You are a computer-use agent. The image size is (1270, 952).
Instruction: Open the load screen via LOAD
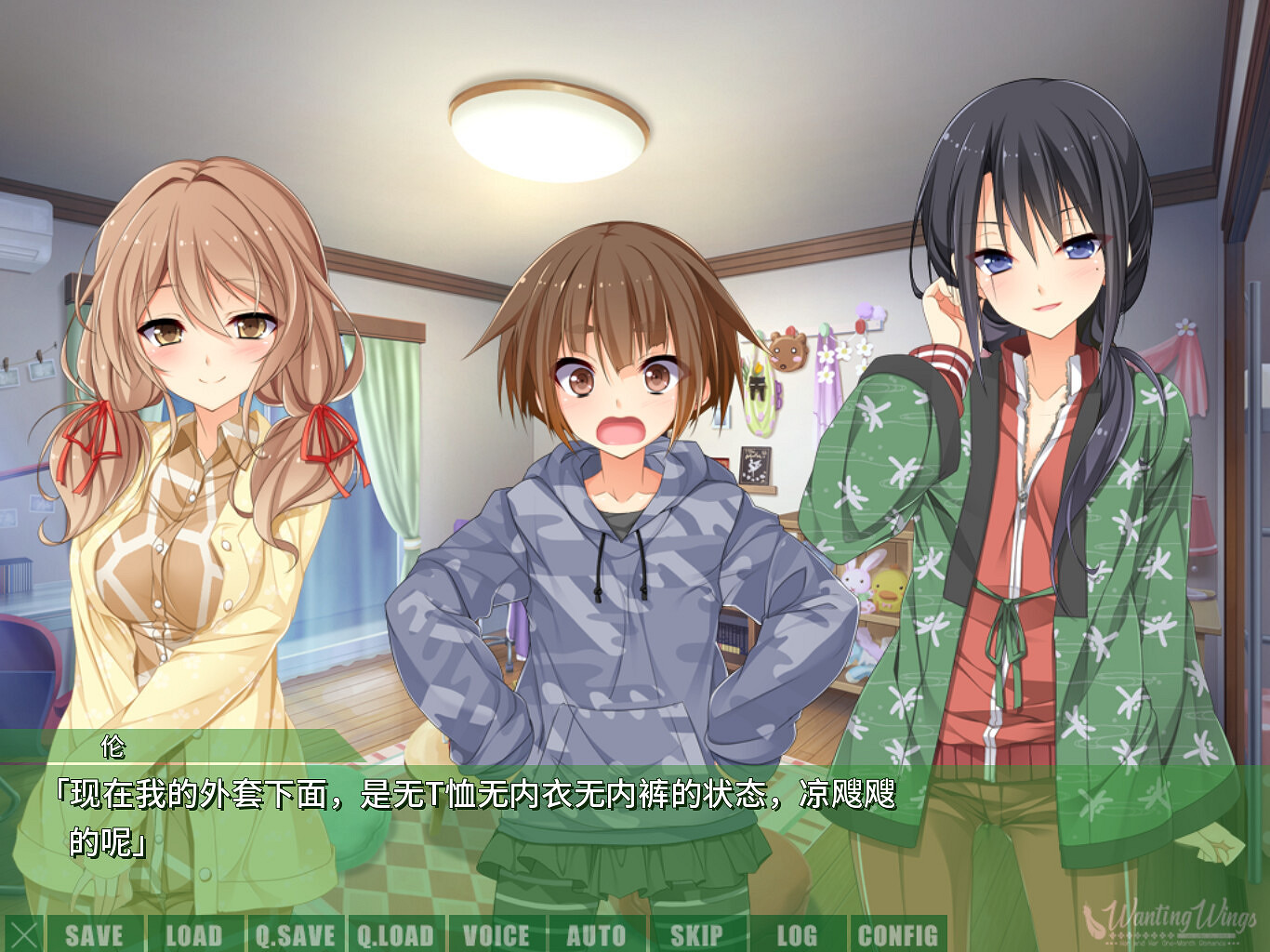pyautogui.click(x=195, y=935)
